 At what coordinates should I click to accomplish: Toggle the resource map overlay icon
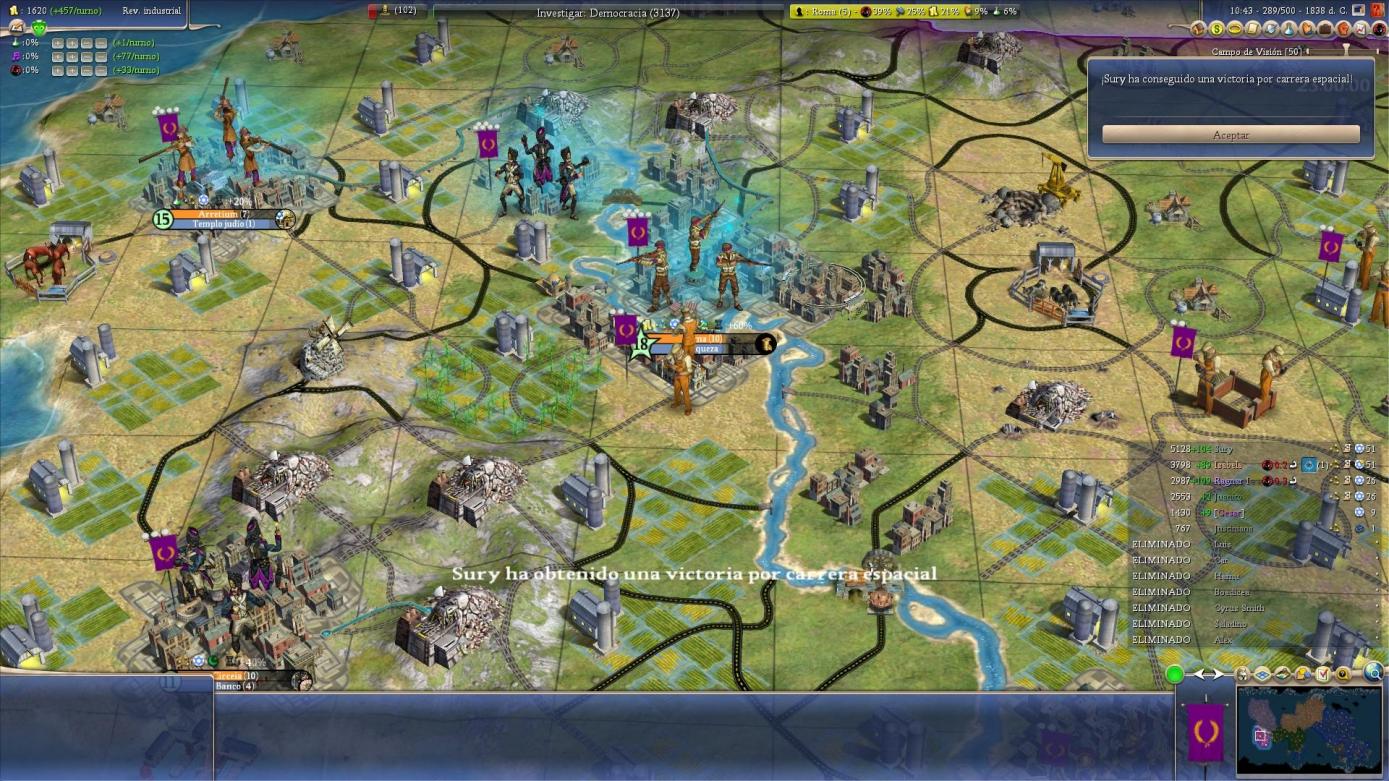click(1281, 674)
